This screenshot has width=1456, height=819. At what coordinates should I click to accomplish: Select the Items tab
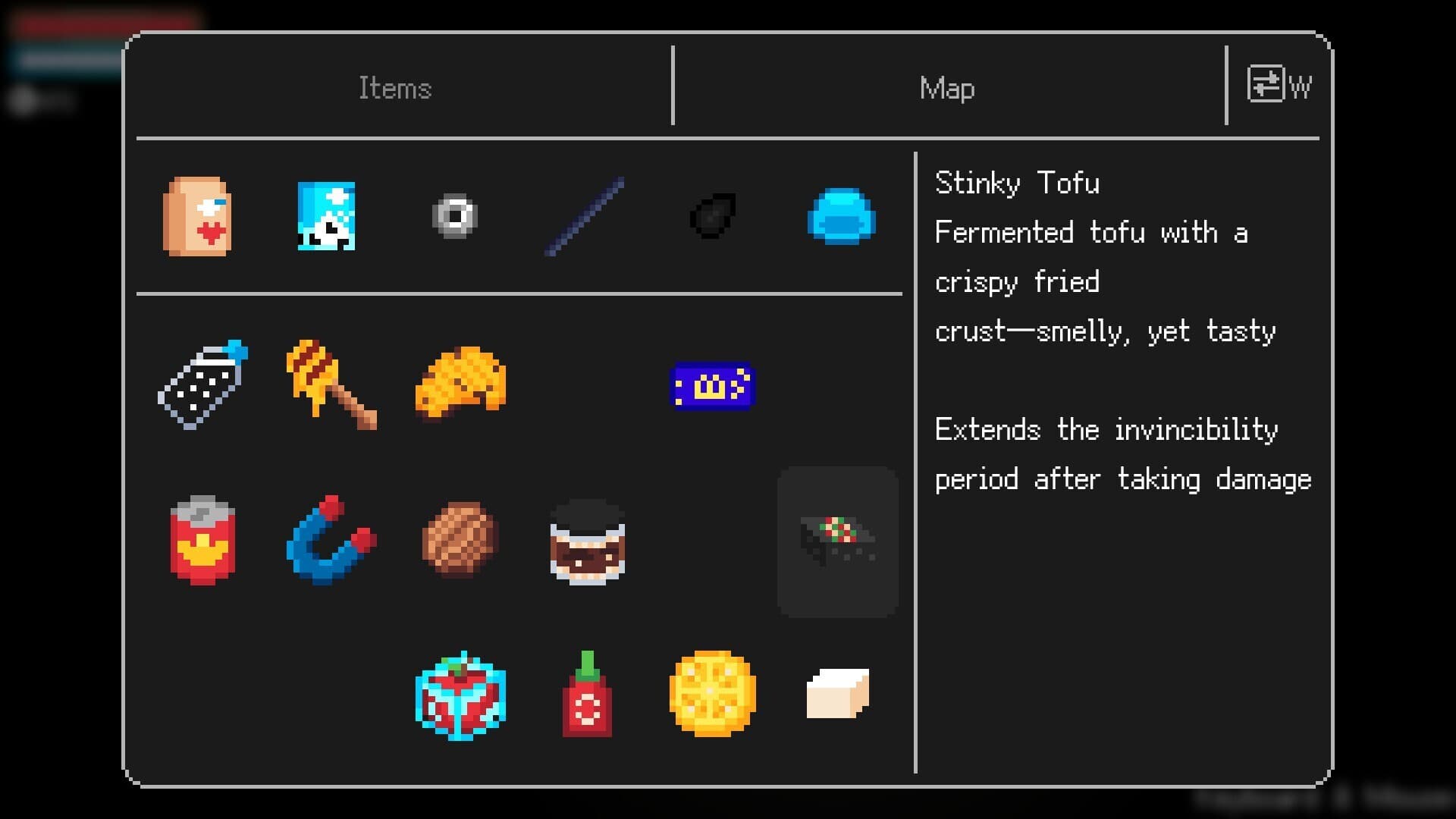click(x=396, y=87)
